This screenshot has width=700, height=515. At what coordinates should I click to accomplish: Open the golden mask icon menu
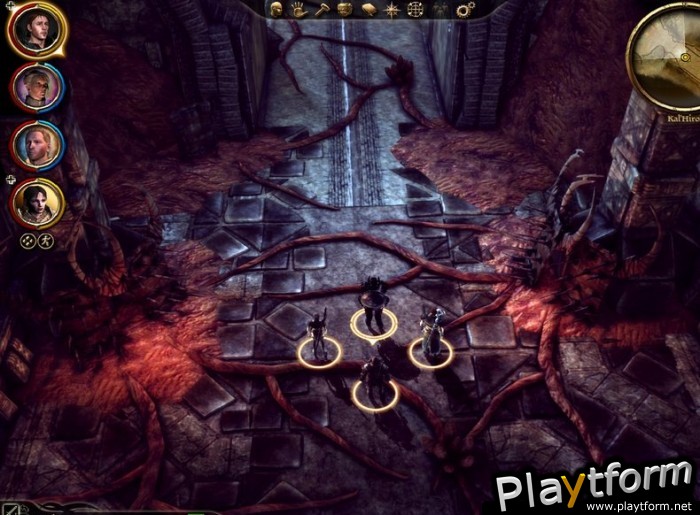coord(345,9)
